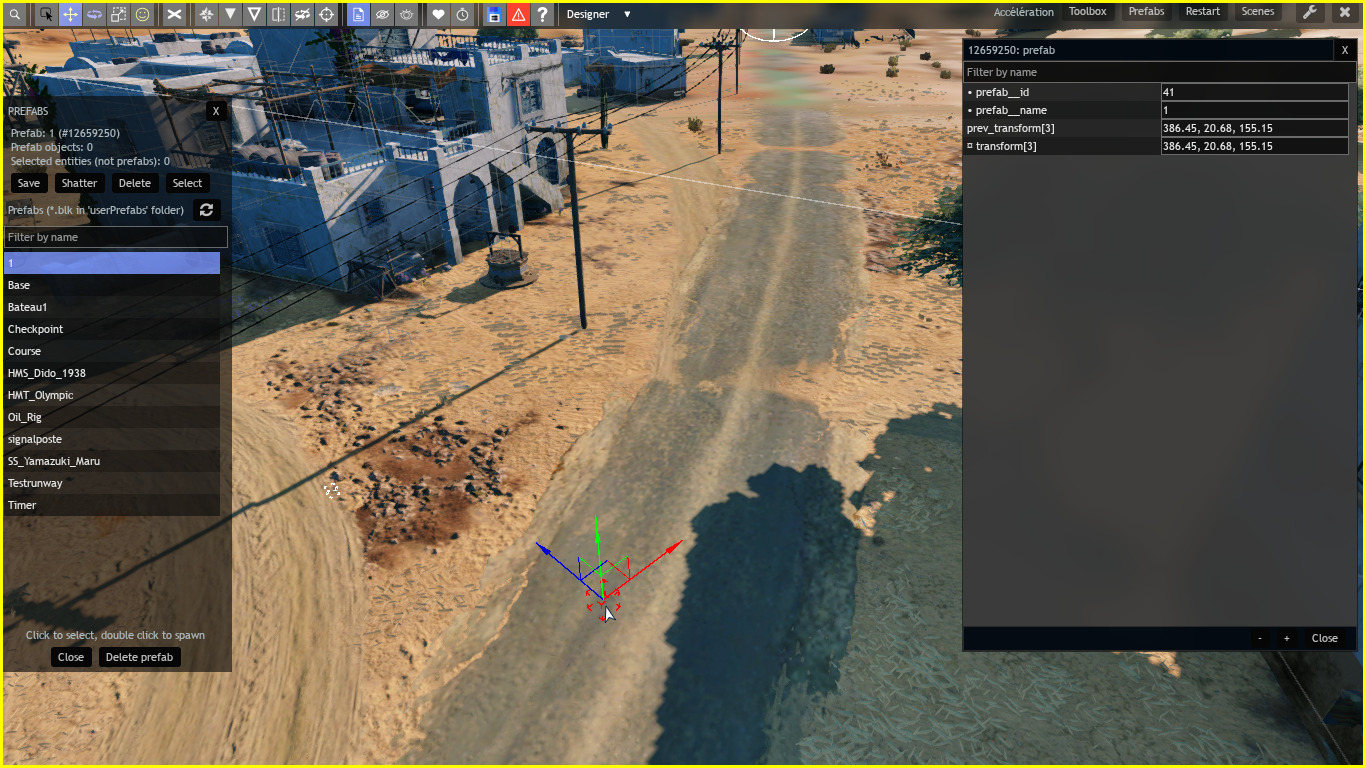The height and width of the screenshot is (768, 1366).
Task: Open the Toolbox menu
Action: pyautogui.click(x=1087, y=11)
